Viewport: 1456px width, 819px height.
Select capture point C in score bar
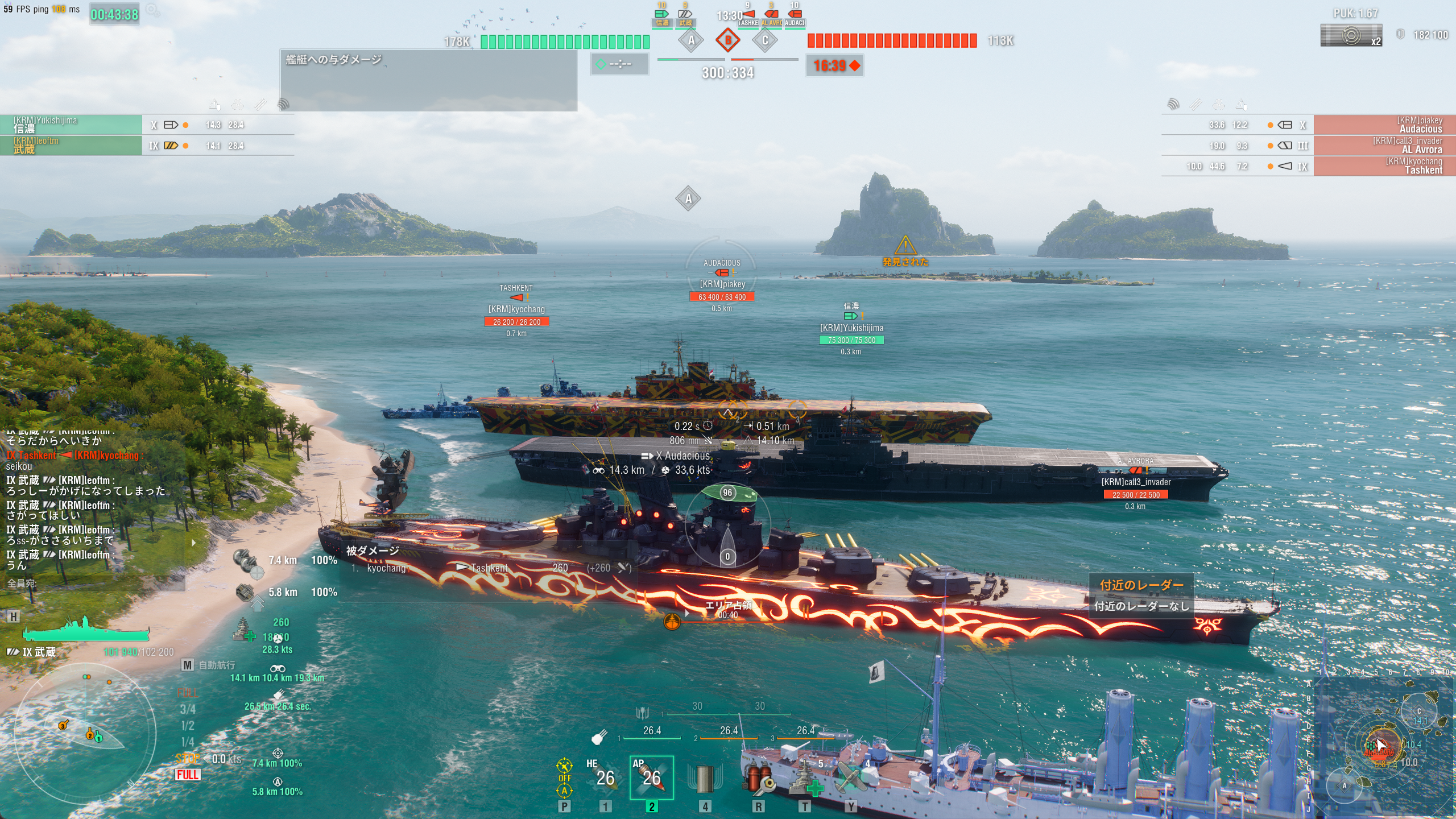pos(765,40)
